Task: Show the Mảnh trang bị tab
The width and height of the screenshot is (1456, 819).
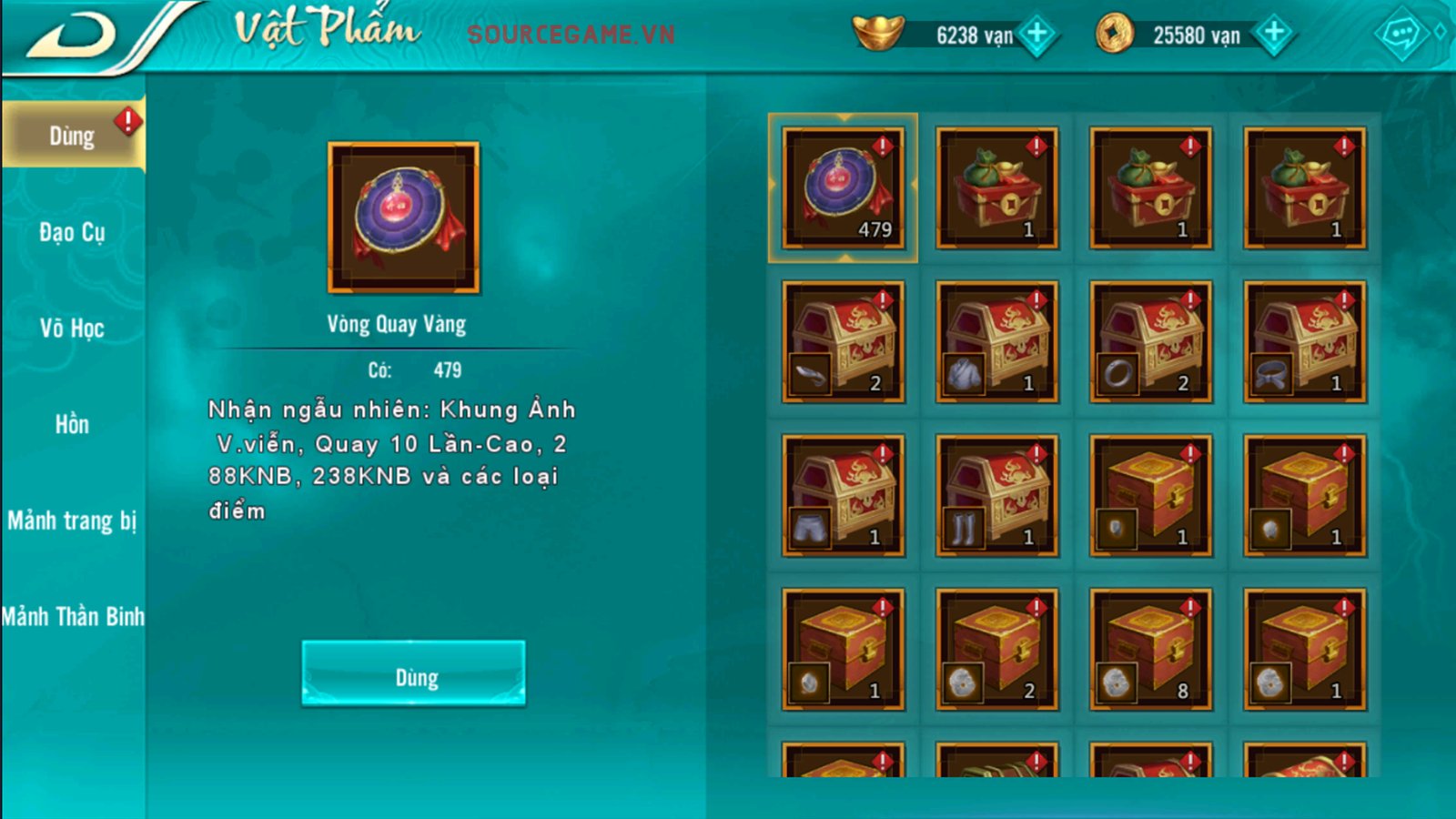Action: pyautogui.click(x=72, y=521)
